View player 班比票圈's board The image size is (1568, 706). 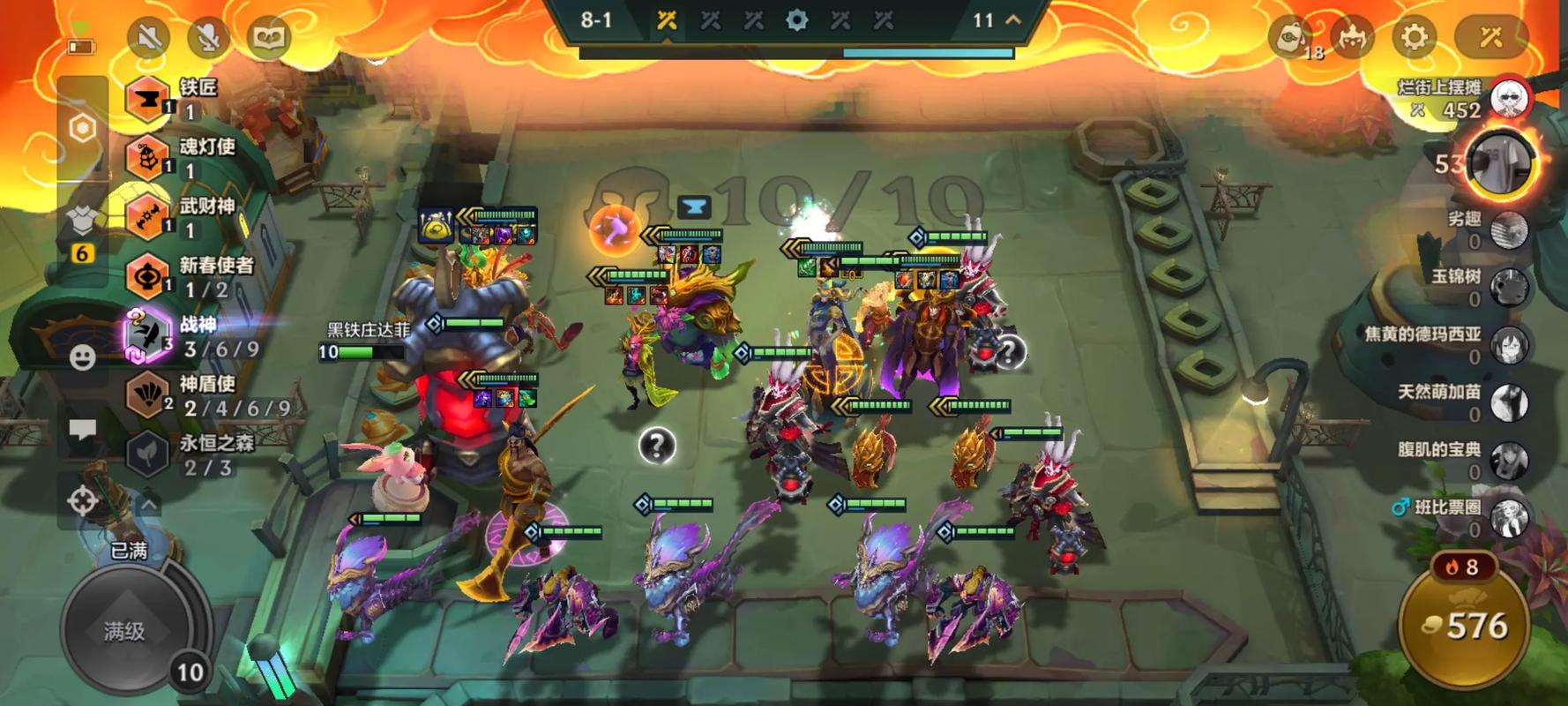(1509, 517)
